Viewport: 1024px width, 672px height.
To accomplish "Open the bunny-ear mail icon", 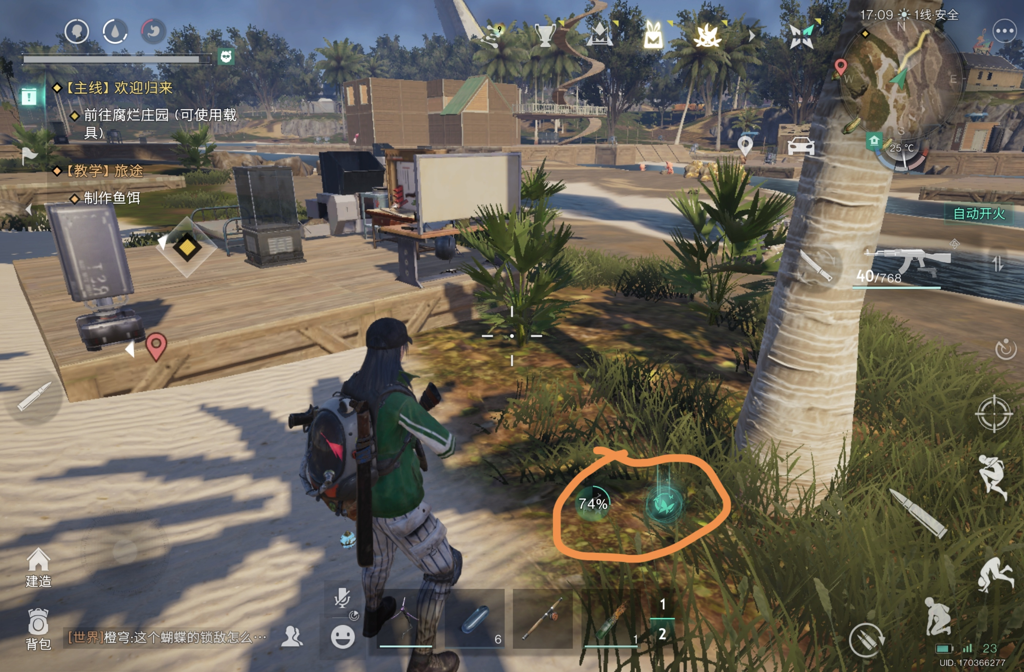I will click(x=652, y=36).
